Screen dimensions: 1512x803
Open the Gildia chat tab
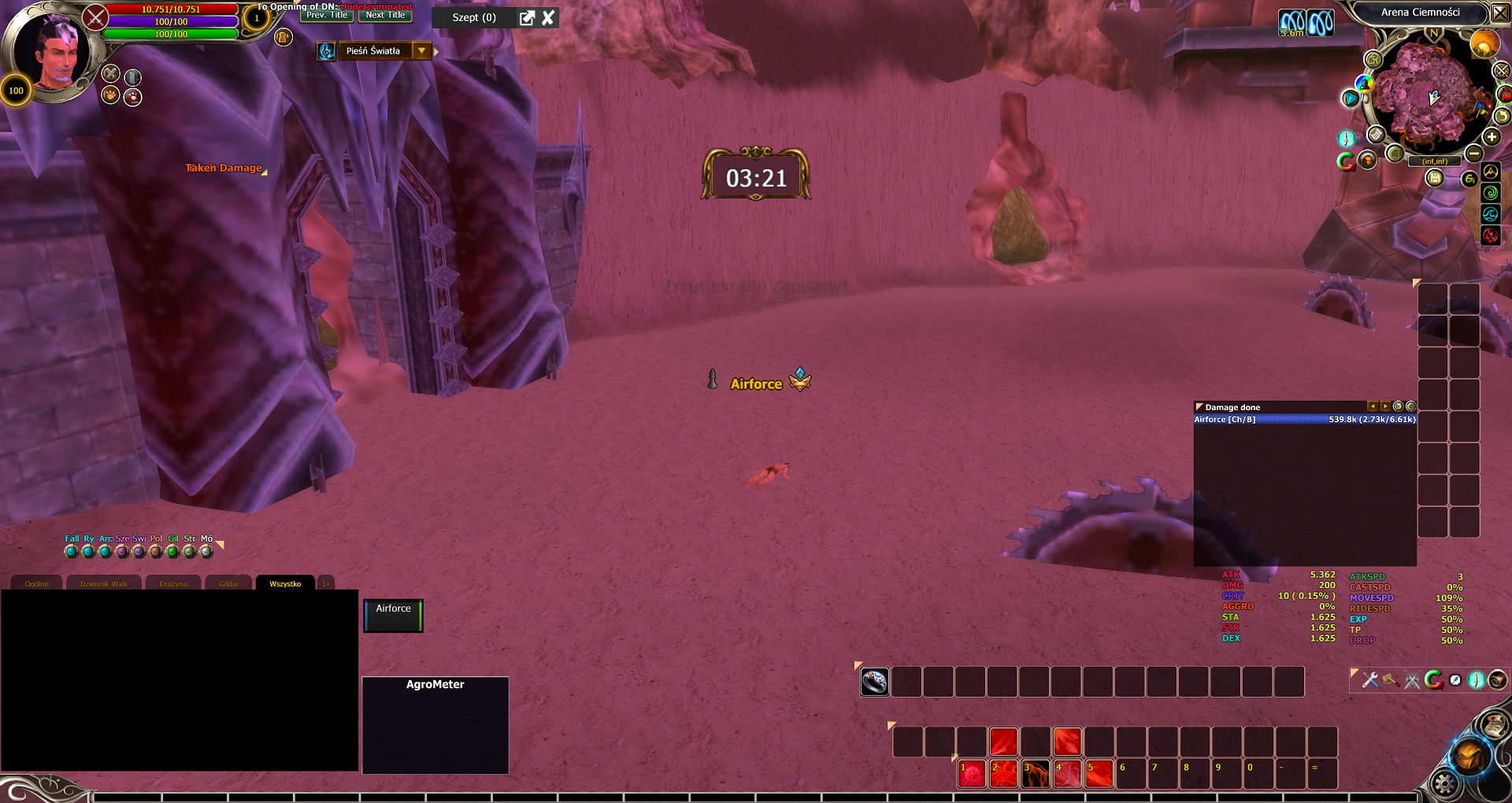click(228, 583)
